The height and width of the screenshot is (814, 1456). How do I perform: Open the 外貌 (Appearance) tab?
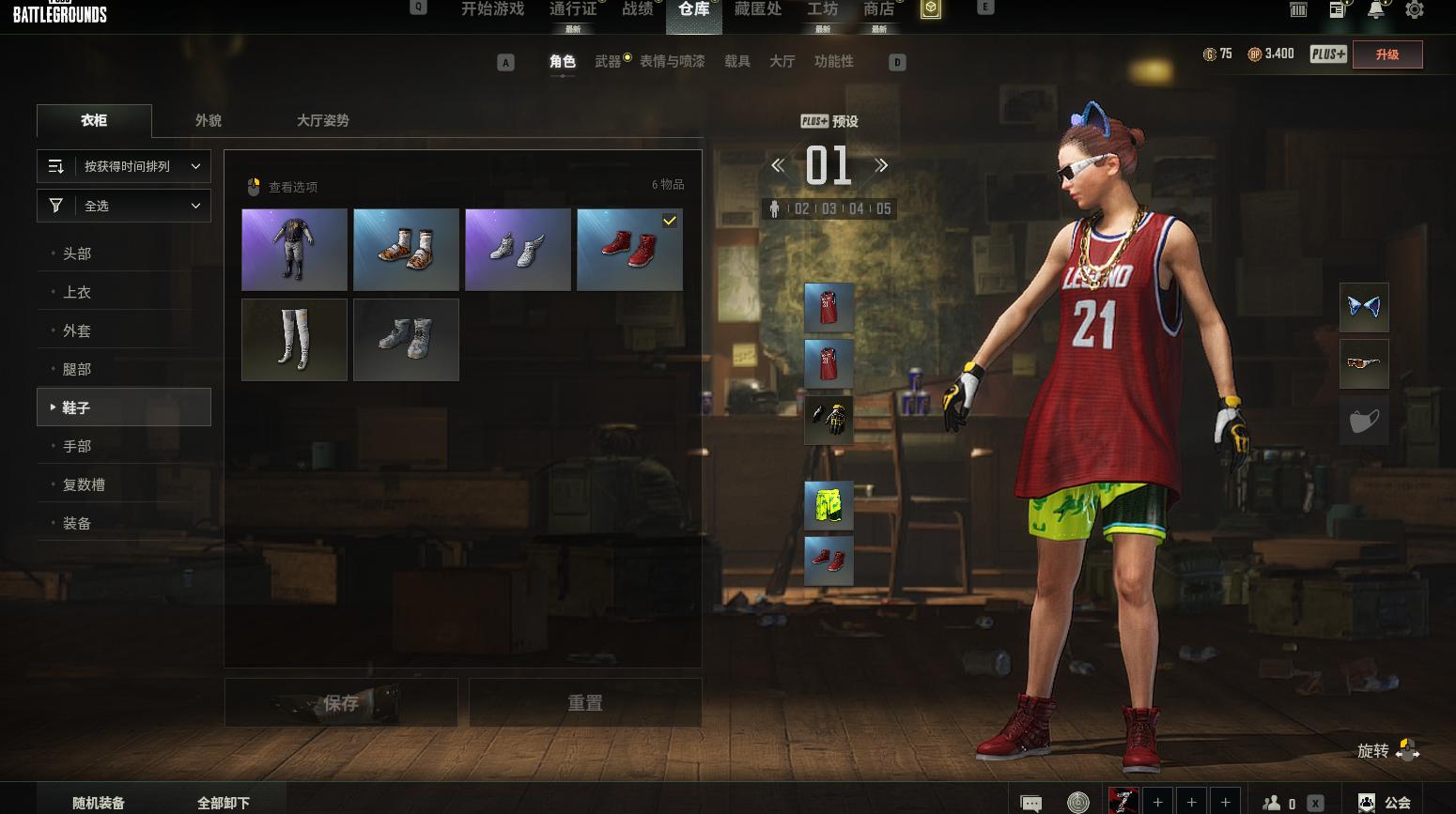[x=209, y=121]
